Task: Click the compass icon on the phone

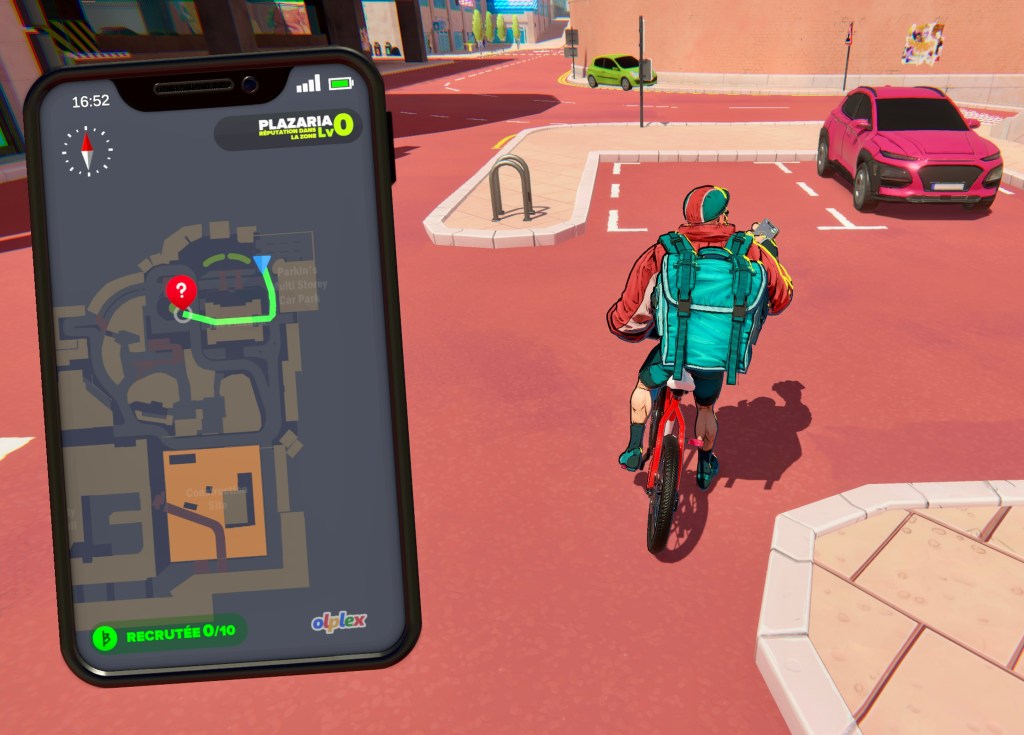Action: click(87, 152)
